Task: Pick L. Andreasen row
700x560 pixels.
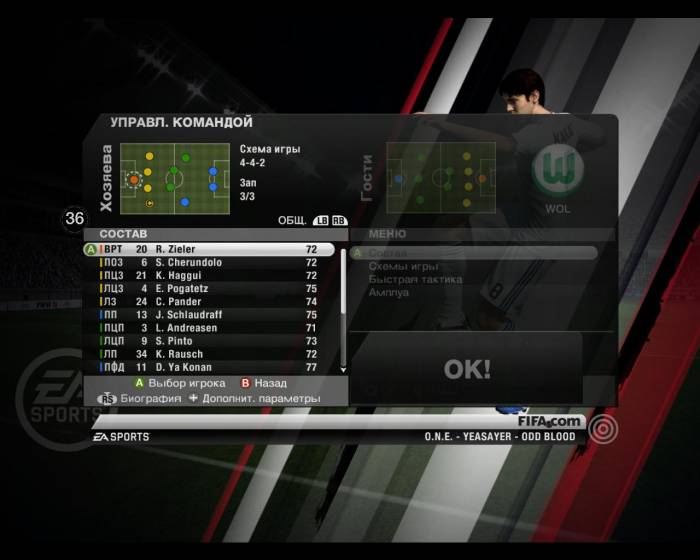Action: 210,327
